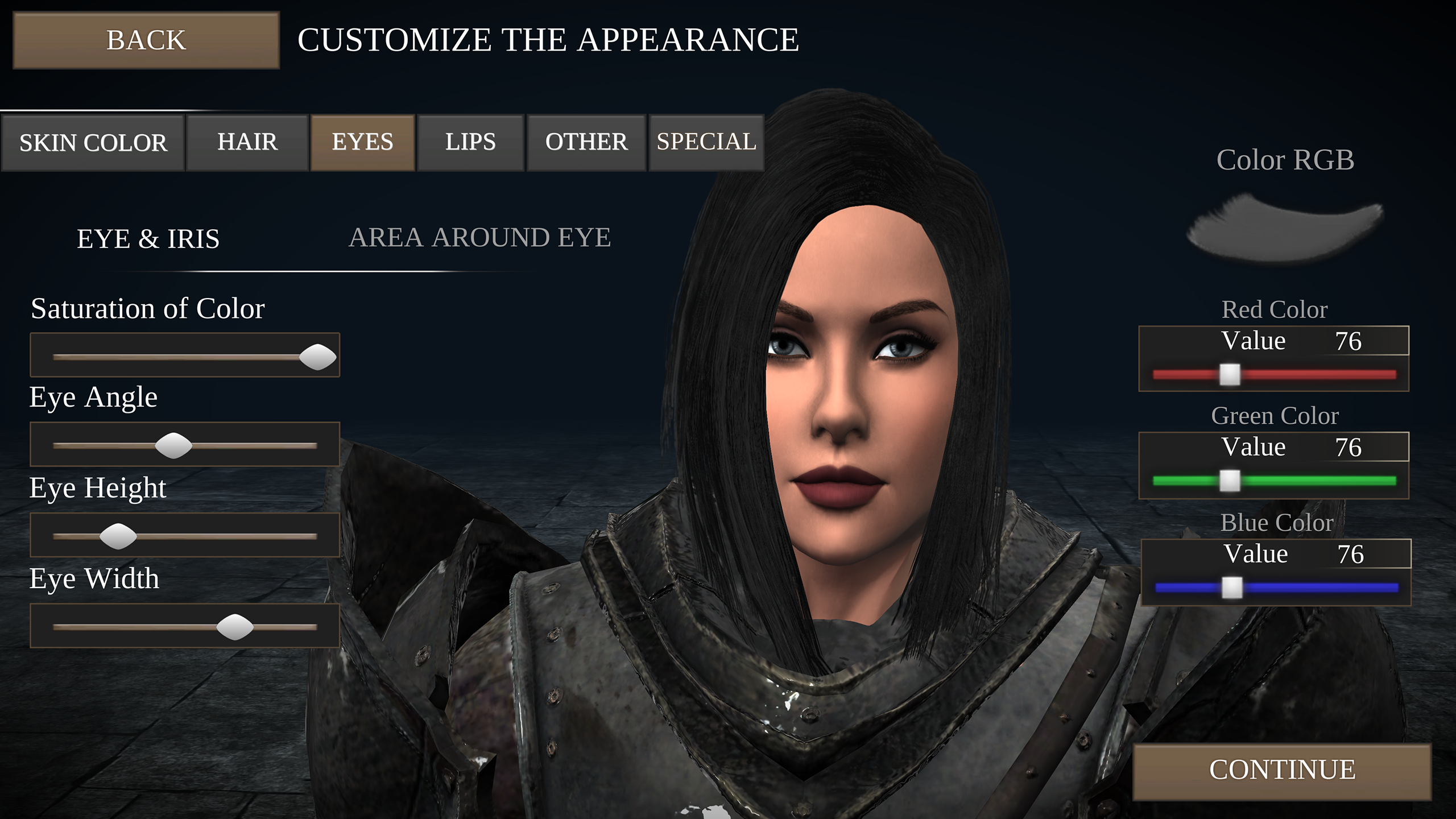The width and height of the screenshot is (1456, 819).
Task: Open the HAIR customization tab
Action: click(x=247, y=142)
